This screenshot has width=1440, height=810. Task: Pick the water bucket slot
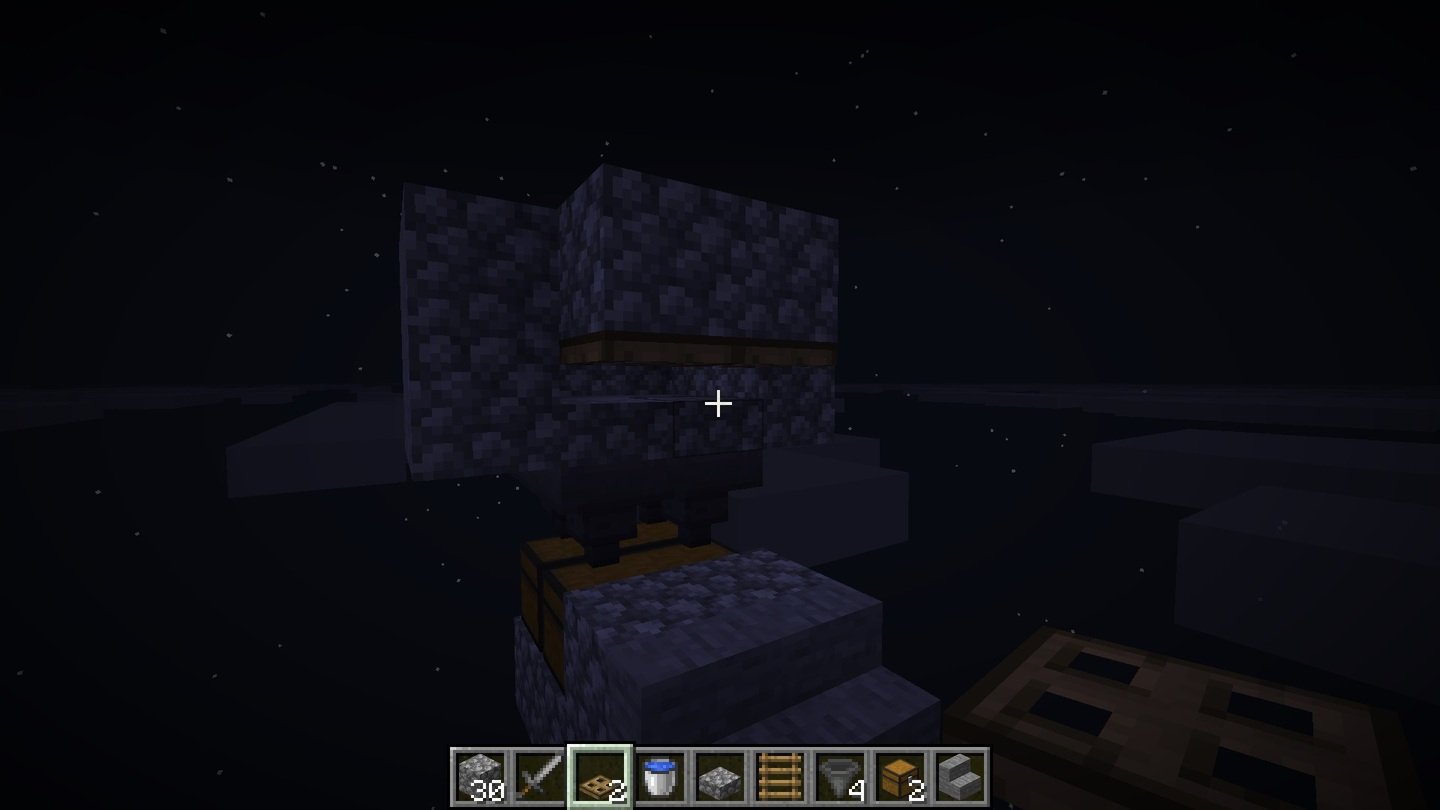(x=660, y=777)
